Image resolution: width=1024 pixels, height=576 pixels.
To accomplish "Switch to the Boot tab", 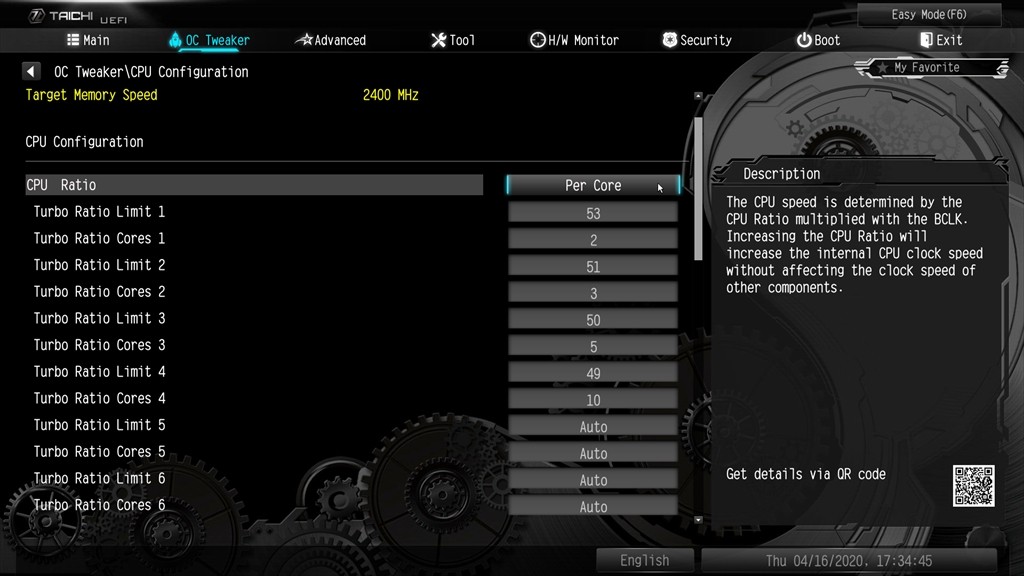I will click(x=818, y=40).
